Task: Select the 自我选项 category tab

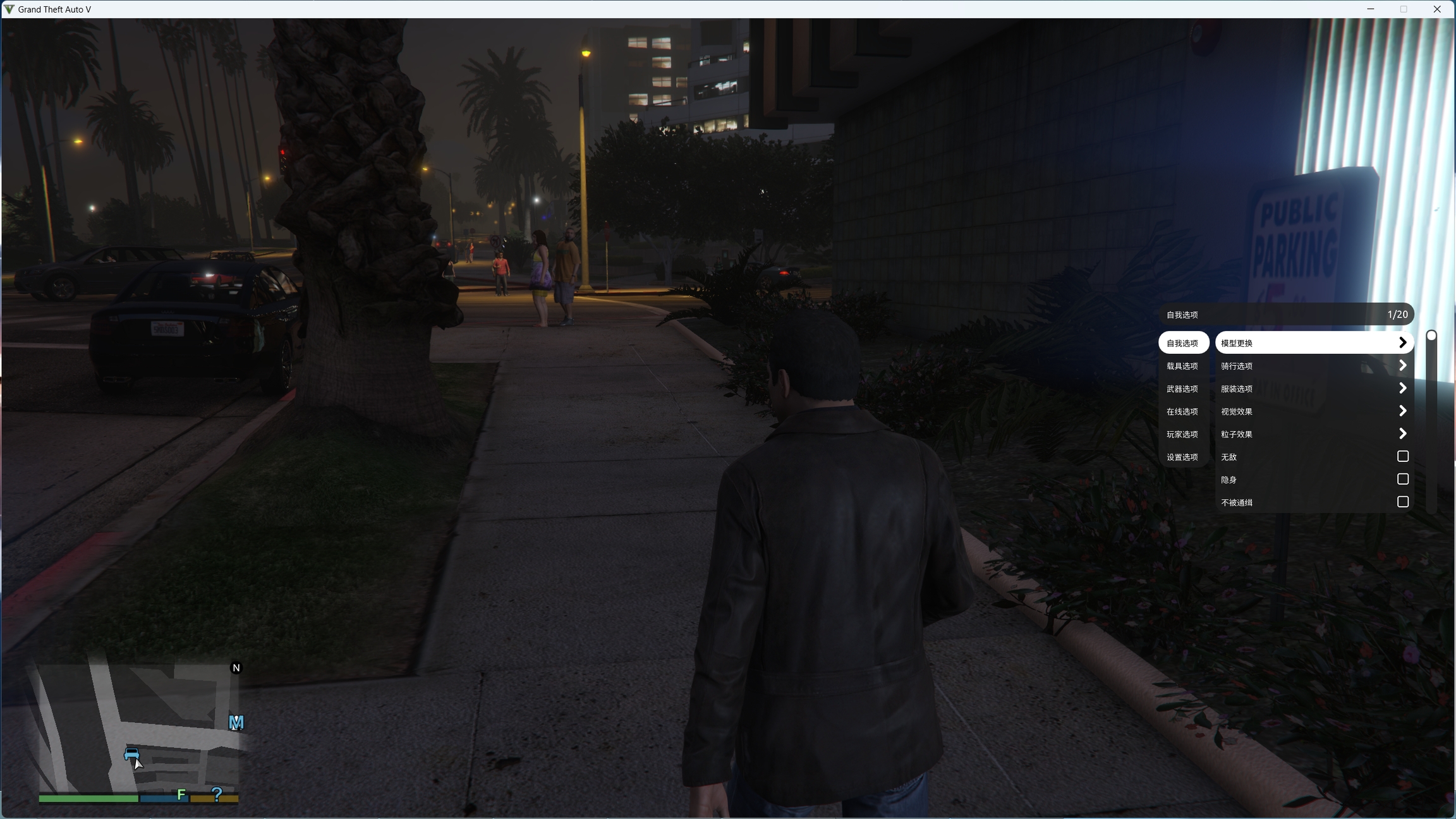Action: (x=1182, y=343)
